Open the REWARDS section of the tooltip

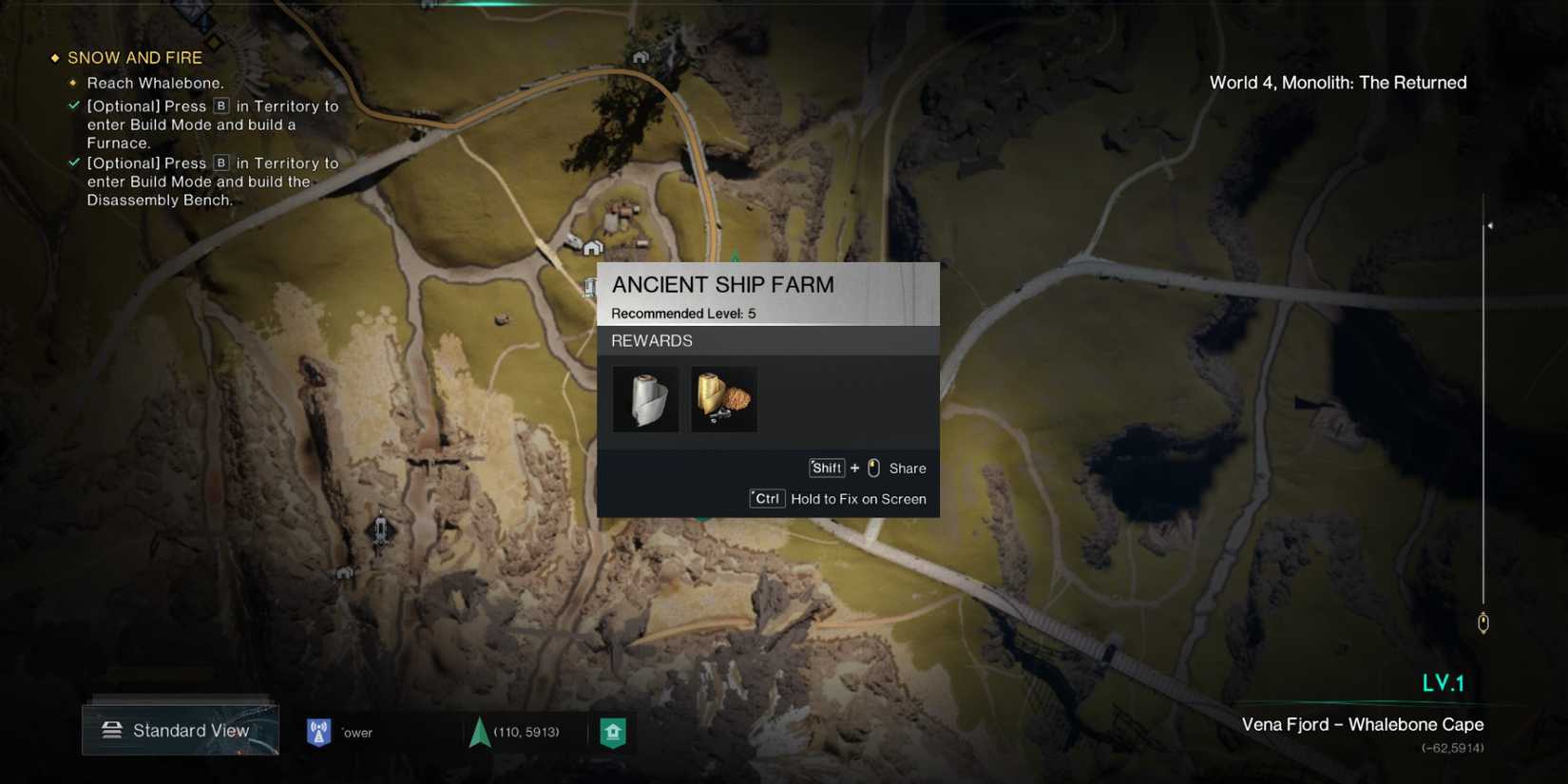tap(651, 340)
